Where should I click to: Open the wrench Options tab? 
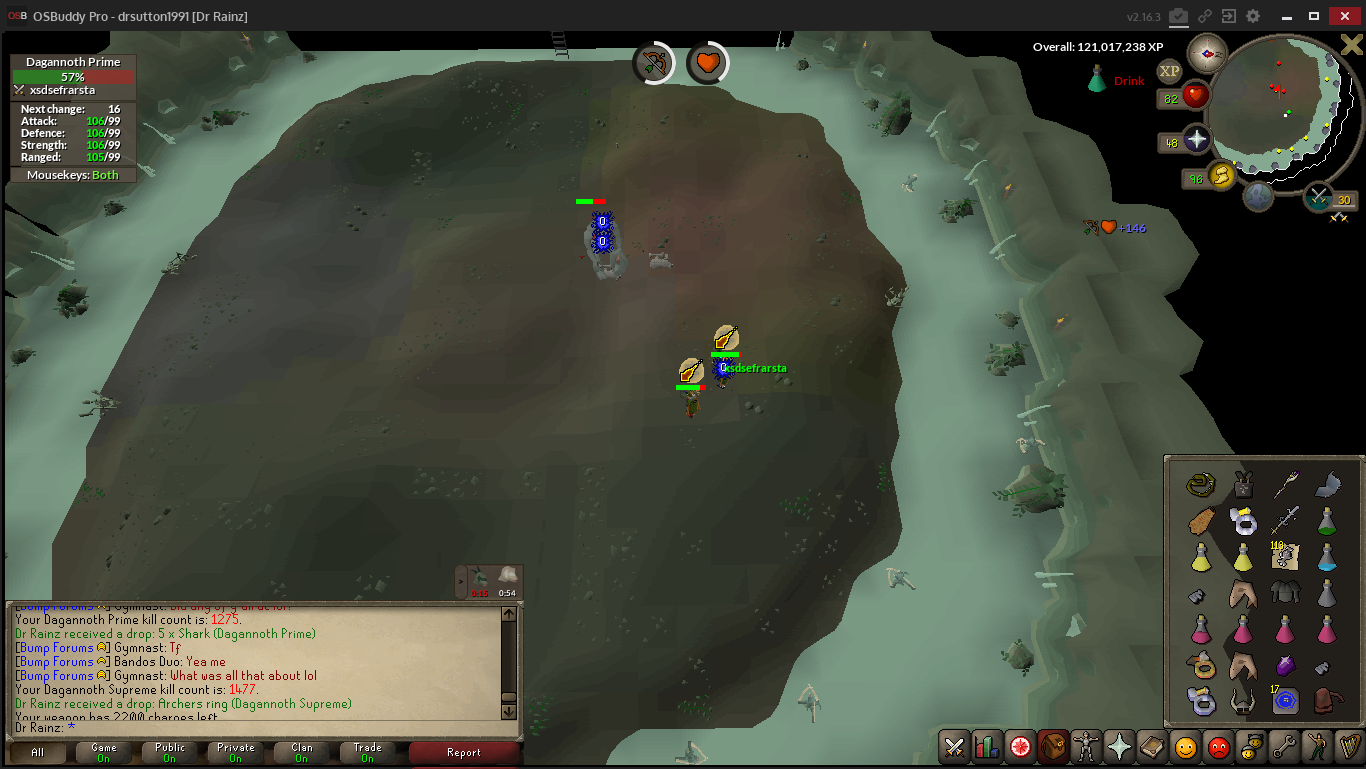click(1283, 747)
